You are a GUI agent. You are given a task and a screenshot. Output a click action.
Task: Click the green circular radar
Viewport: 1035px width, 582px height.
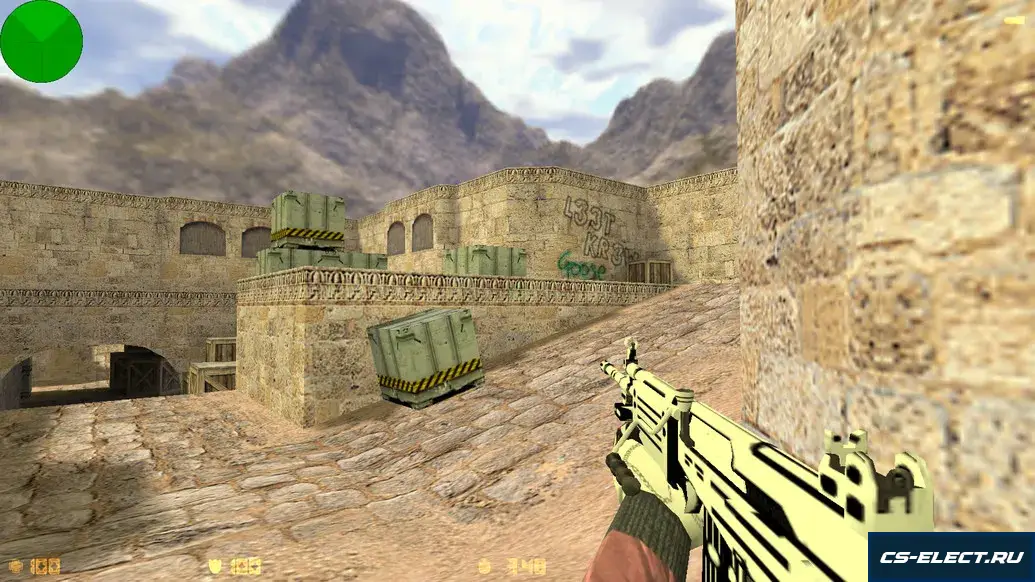pos(41,41)
